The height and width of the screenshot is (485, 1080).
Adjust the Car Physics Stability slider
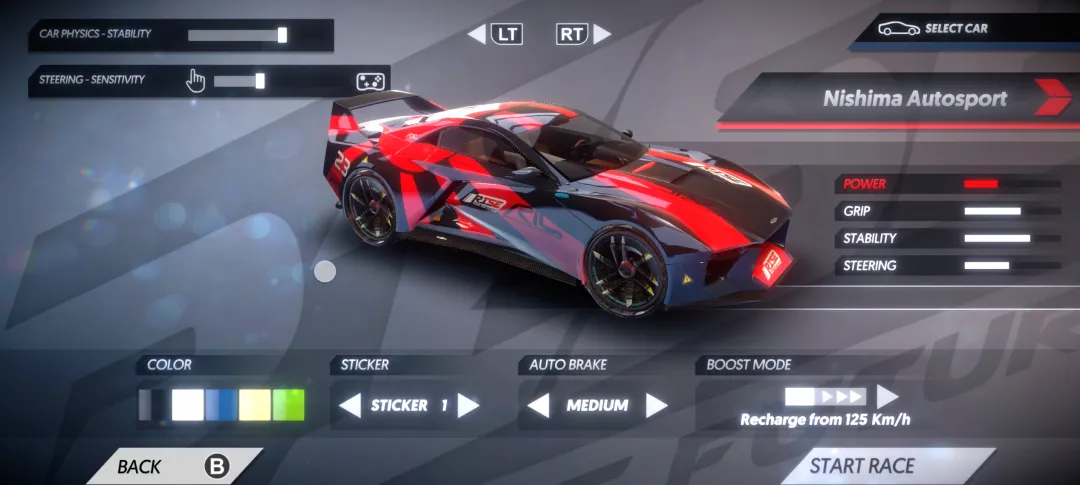click(x=282, y=35)
